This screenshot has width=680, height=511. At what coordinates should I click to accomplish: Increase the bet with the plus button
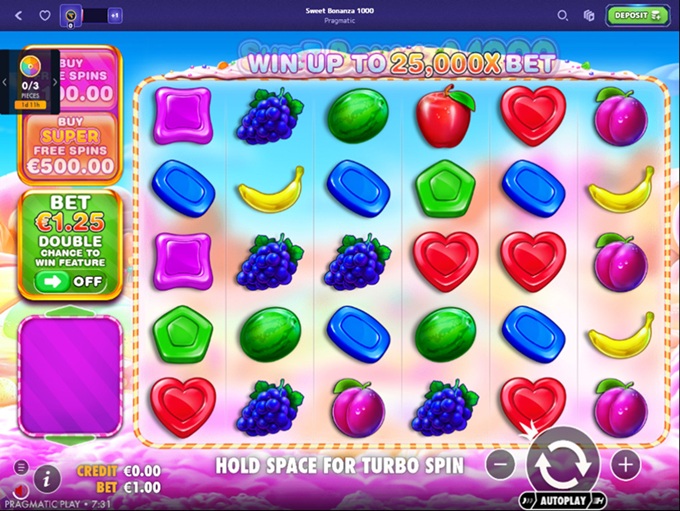pos(625,464)
